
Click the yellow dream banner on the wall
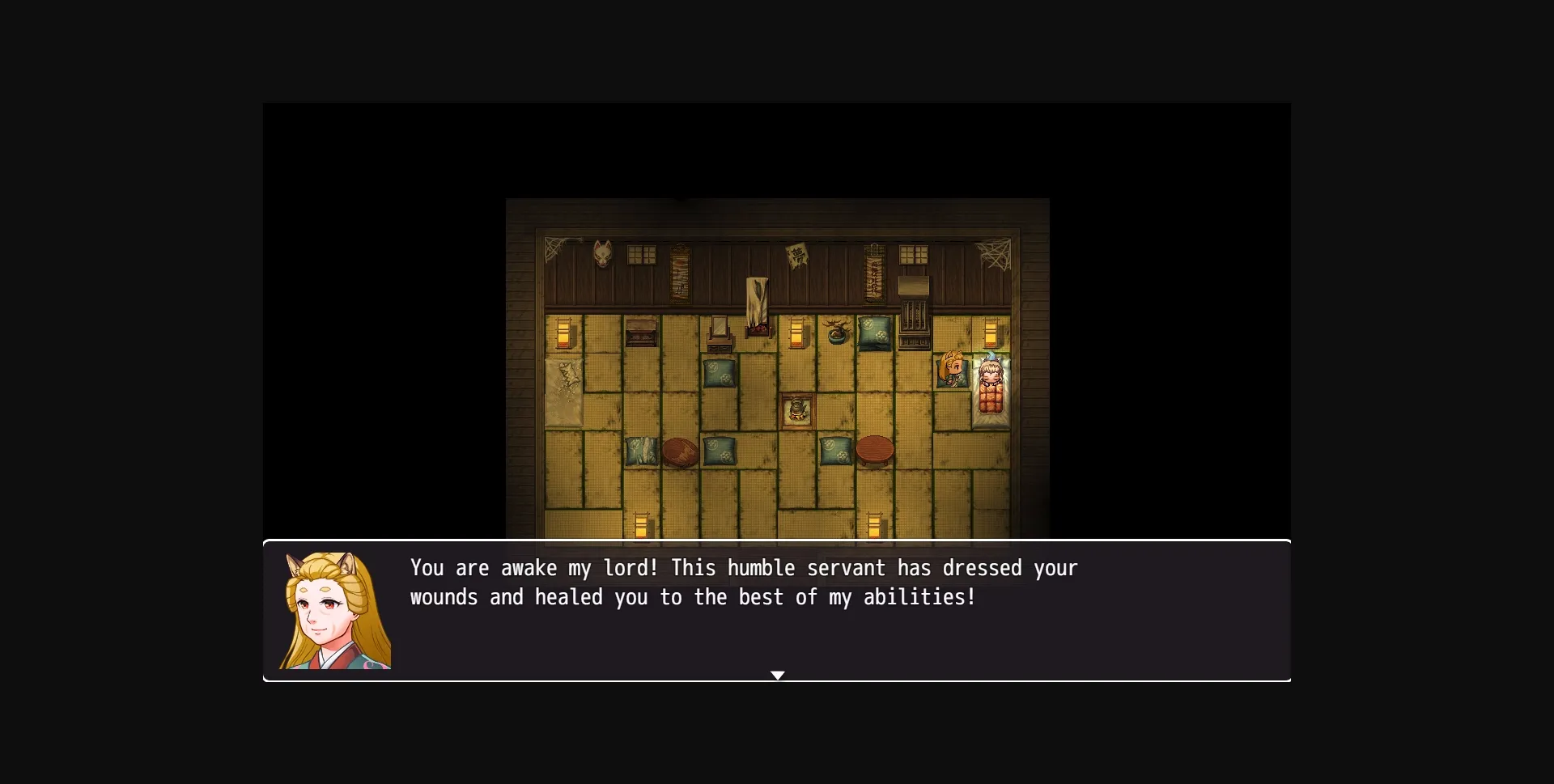797,255
